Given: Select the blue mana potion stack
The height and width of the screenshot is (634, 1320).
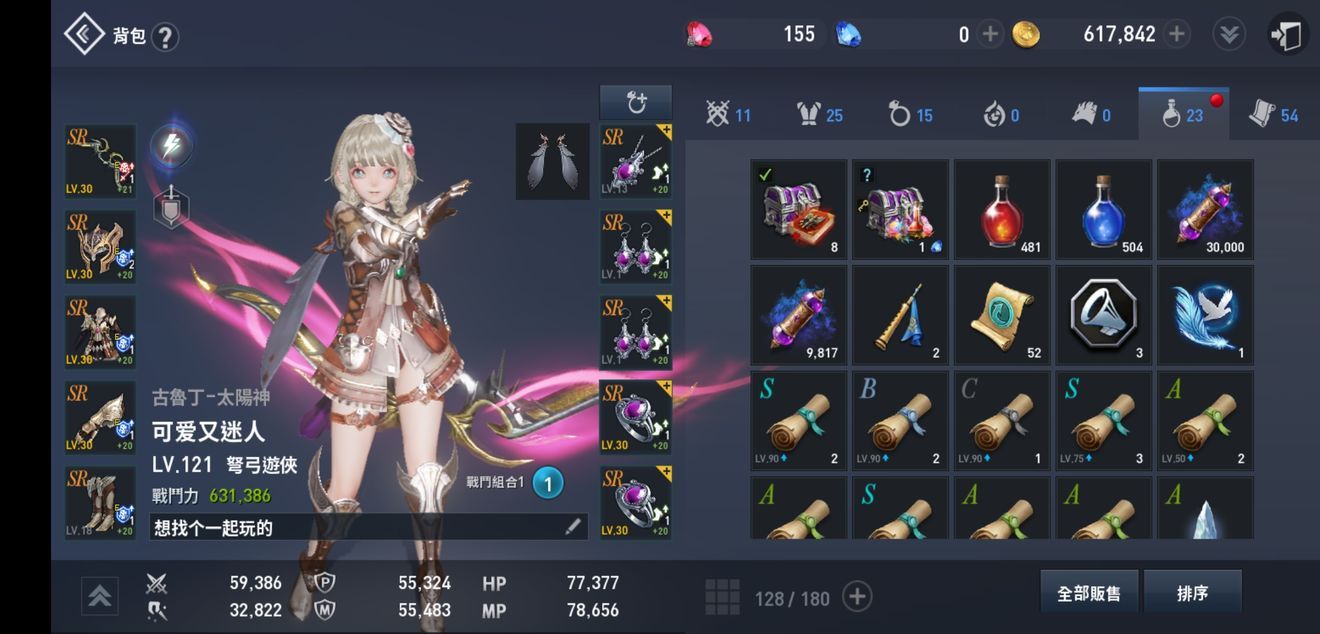Looking at the screenshot, I should point(1104,209).
